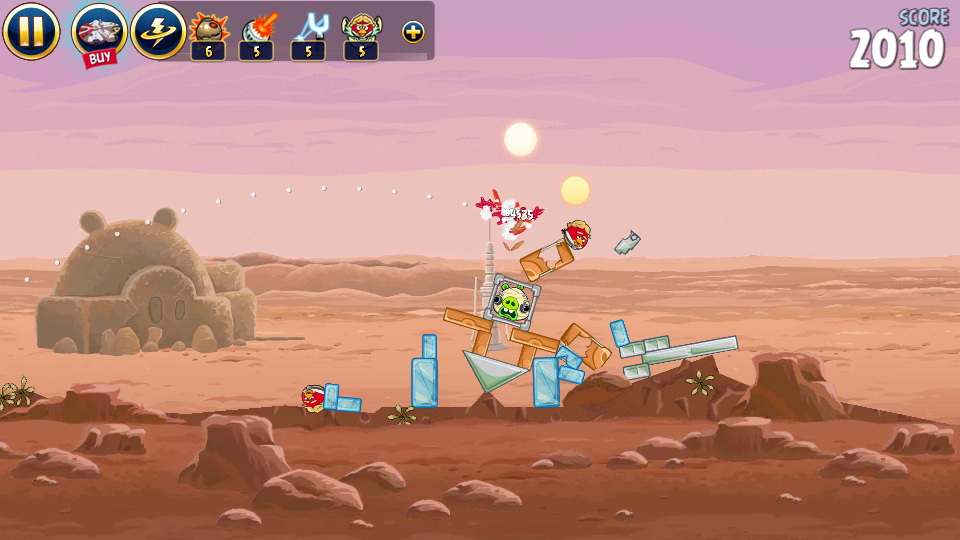Add more power-ups with the plus button
Viewport: 960px width, 540px height.
413,32
